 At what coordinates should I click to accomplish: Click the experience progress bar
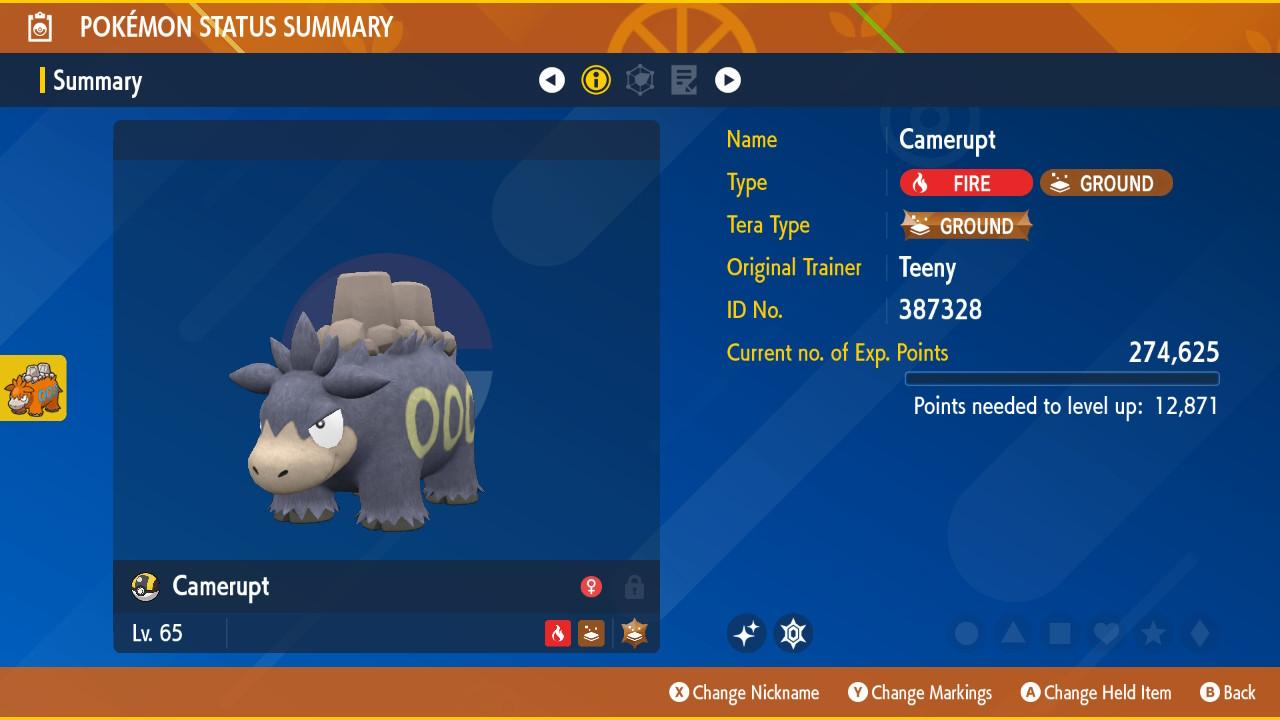(x=1062, y=379)
